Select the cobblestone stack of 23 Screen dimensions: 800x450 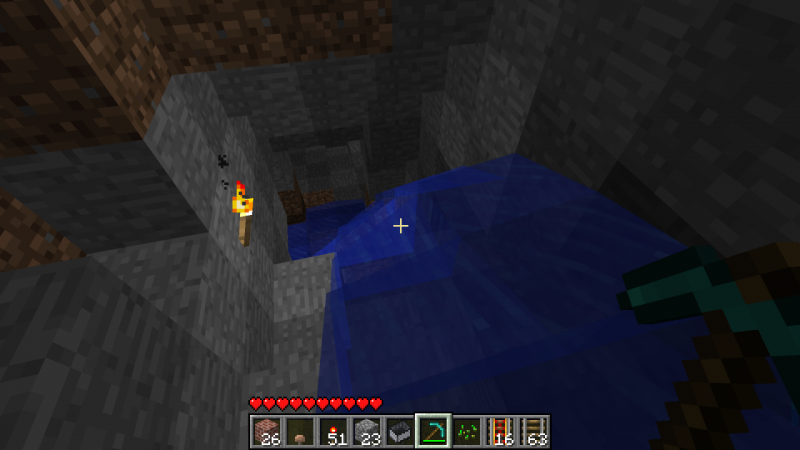coord(366,431)
